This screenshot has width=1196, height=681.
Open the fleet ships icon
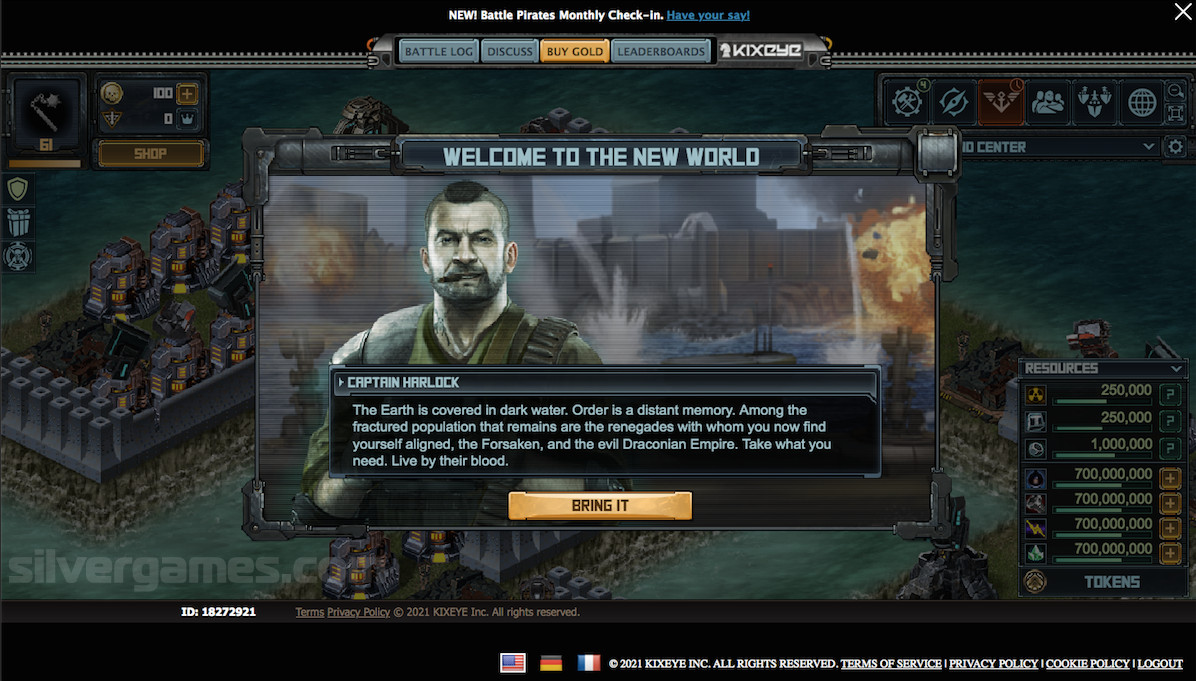tap(1095, 102)
